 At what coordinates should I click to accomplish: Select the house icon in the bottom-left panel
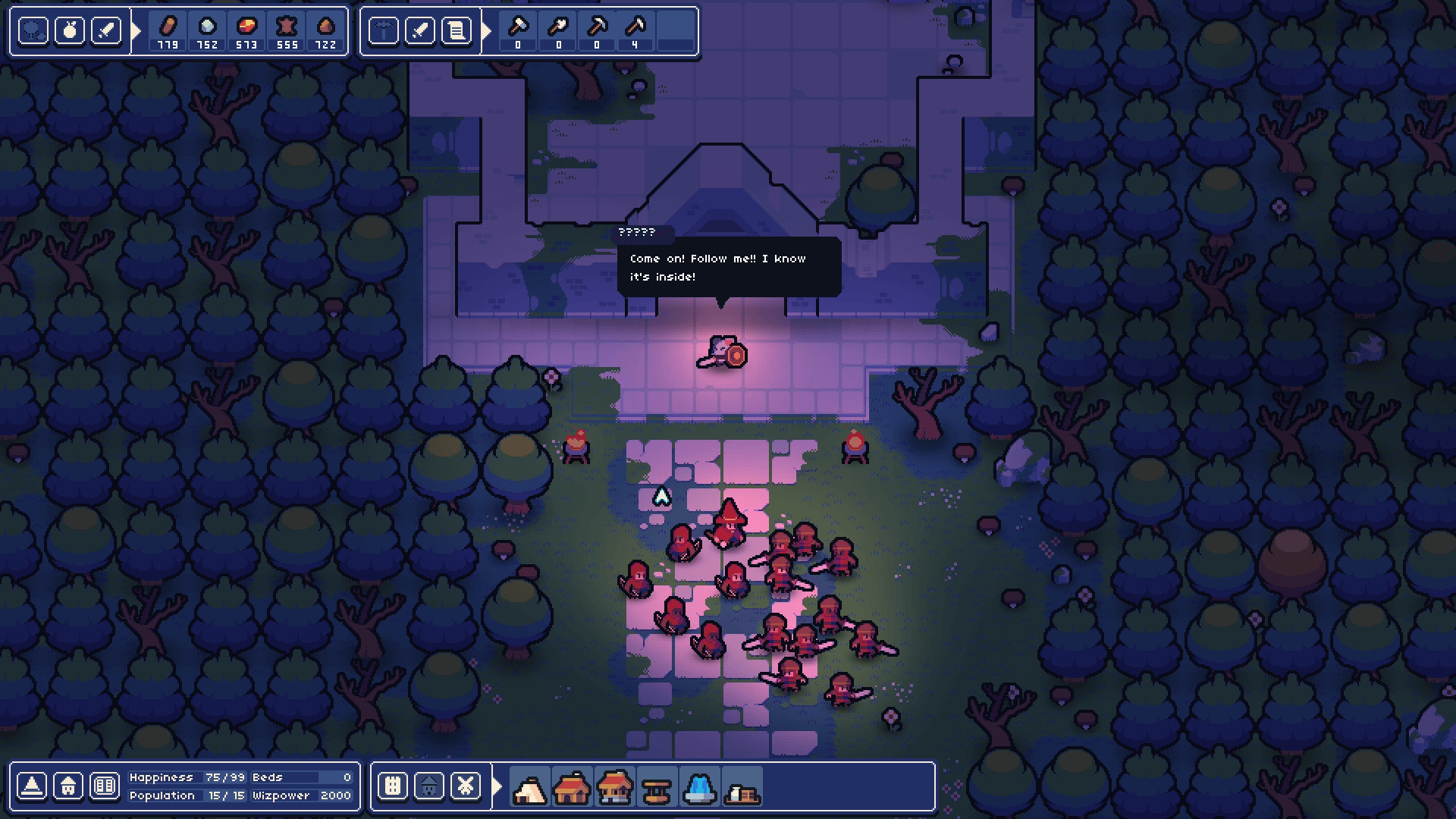pos(67,786)
